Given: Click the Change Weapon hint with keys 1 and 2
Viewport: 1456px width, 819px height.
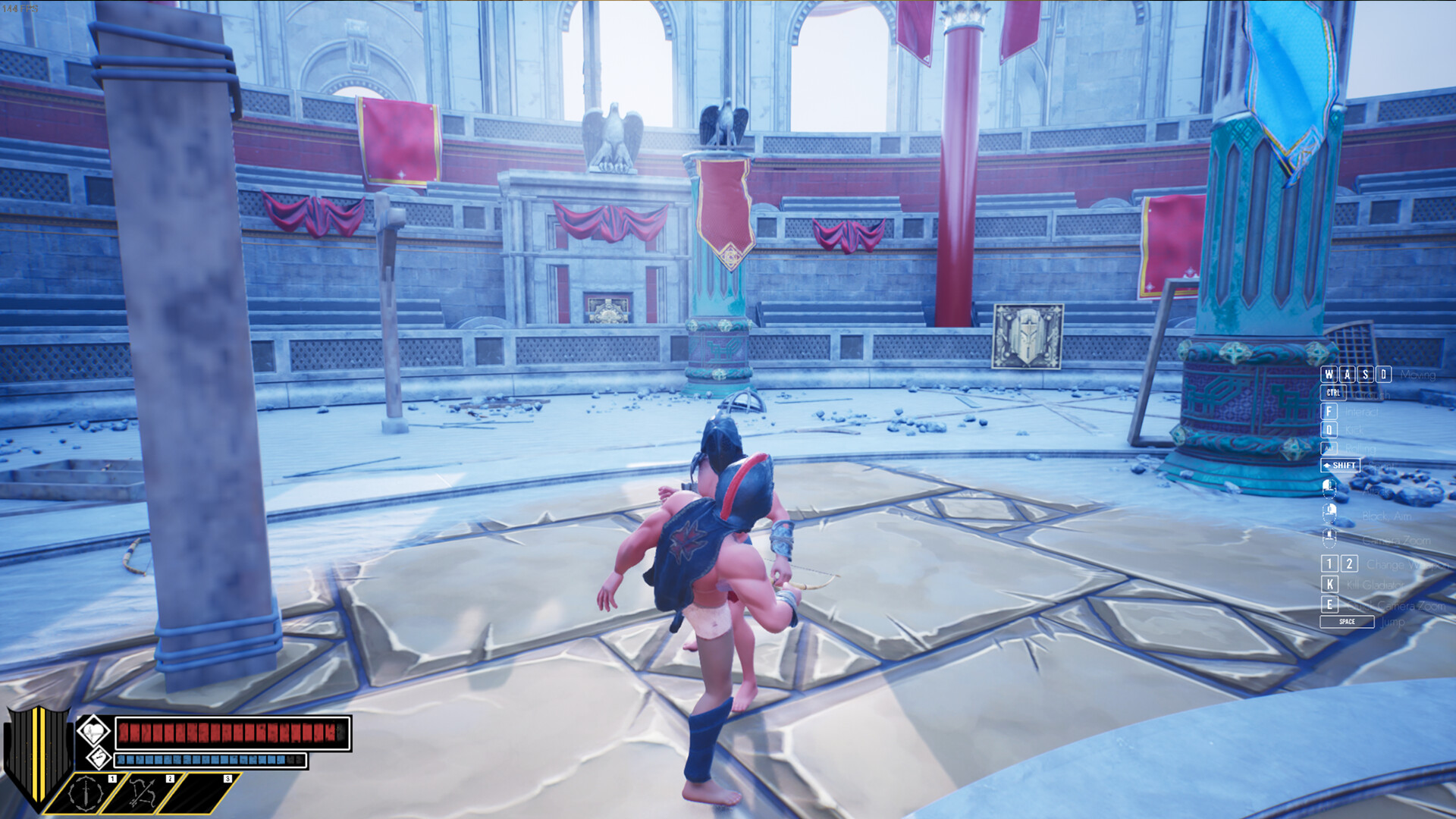Looking at the screenshot, I should [1338, 563].
